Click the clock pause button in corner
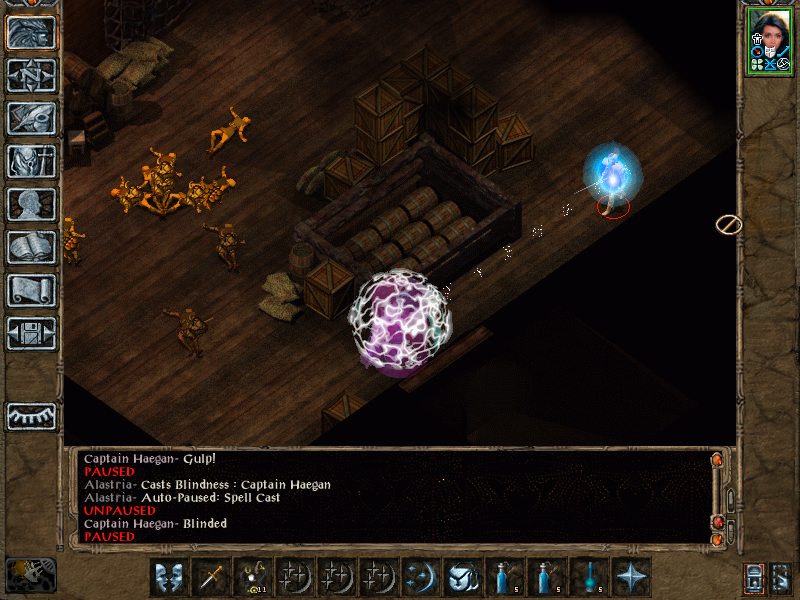This screenshot has width=800, height=600. coord(30,573)
